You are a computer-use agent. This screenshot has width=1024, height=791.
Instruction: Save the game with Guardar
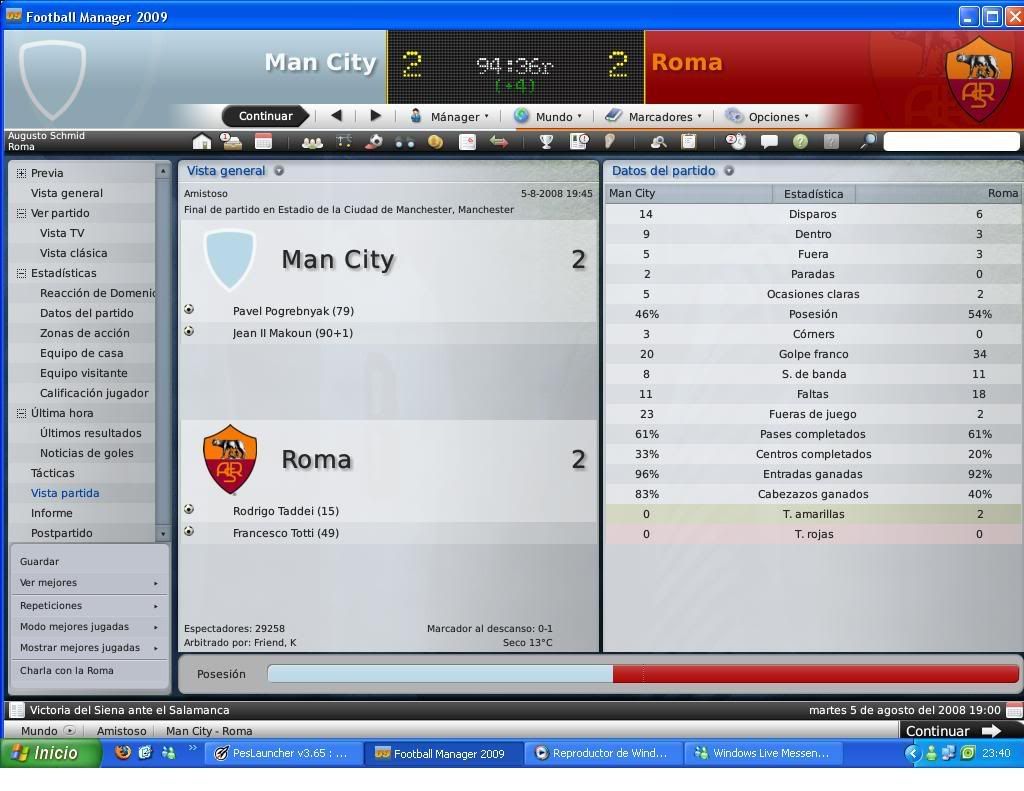pos(40,562)
